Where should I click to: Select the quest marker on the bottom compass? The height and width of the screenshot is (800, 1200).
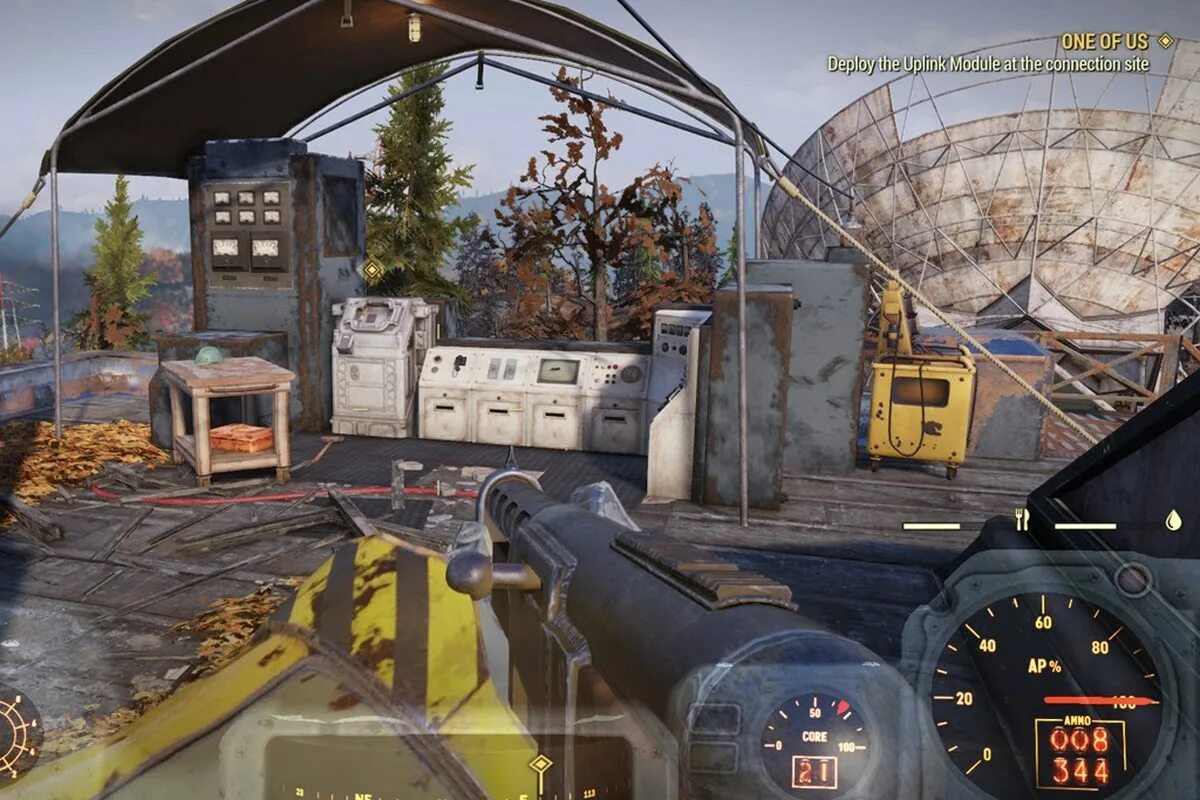pyautogui.click(x=541, y=764)
